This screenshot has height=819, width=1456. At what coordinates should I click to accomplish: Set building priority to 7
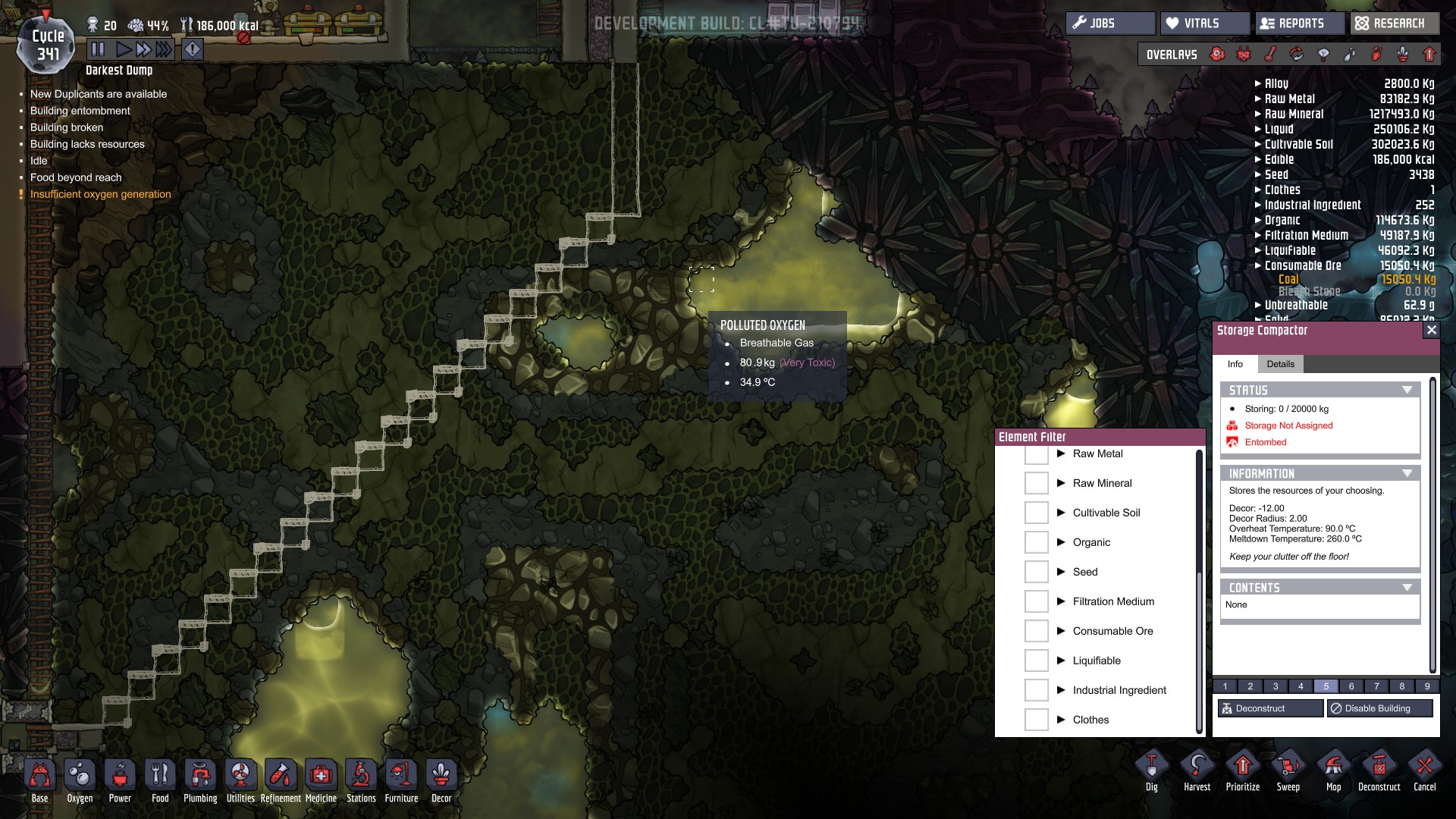point(1376,686)
